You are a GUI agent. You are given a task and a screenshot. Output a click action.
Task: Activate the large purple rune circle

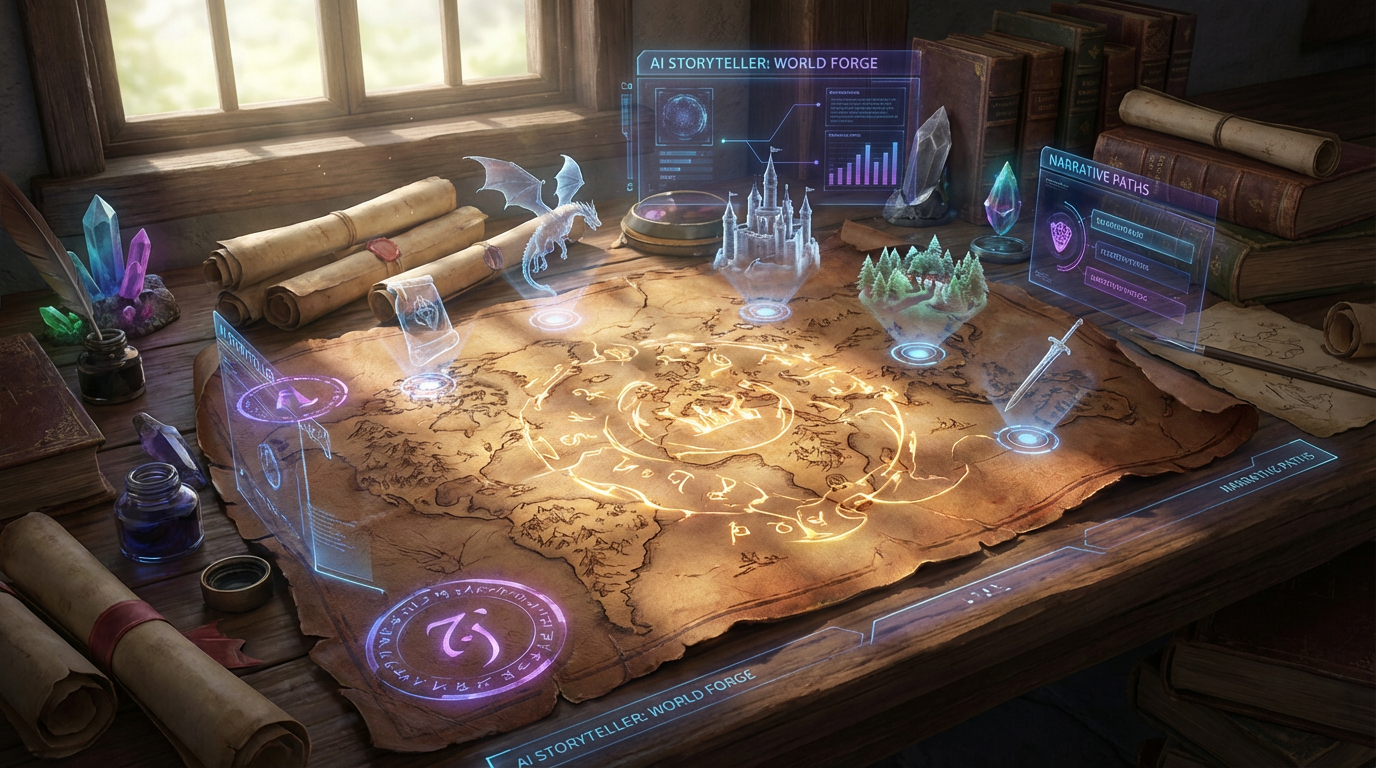coord(465,635)
